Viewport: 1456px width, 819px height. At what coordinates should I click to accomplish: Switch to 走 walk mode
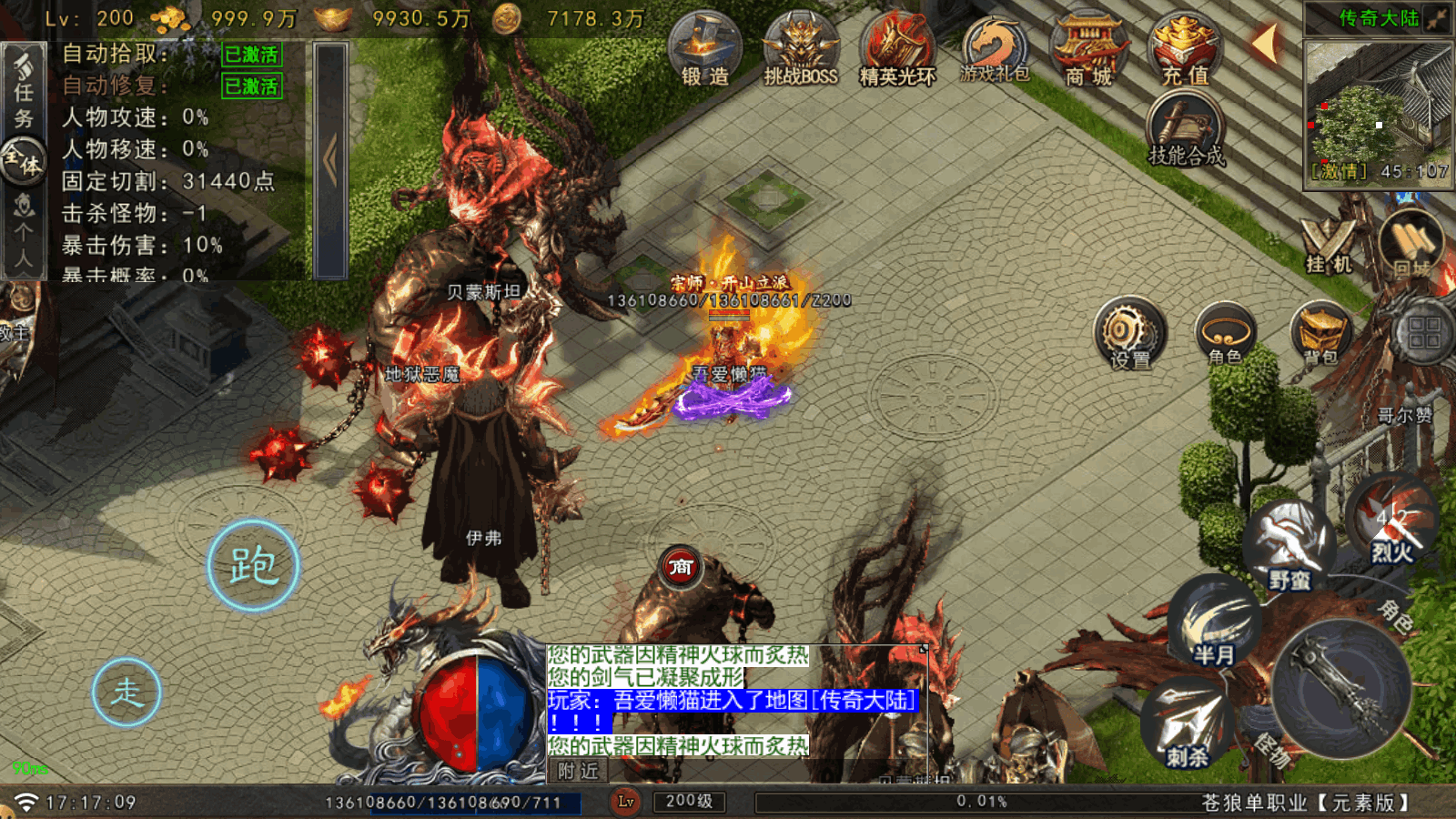pos(126,693)
